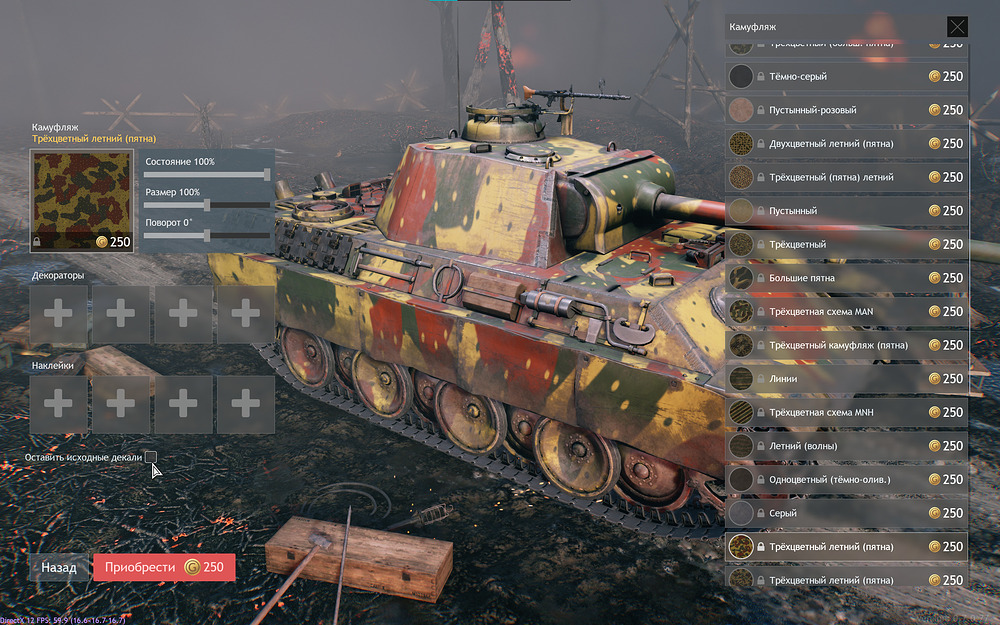Select Трёхцветная схема MNH camouflage
Viewport: 1000px width, 625px height.
tap(846, 412)
